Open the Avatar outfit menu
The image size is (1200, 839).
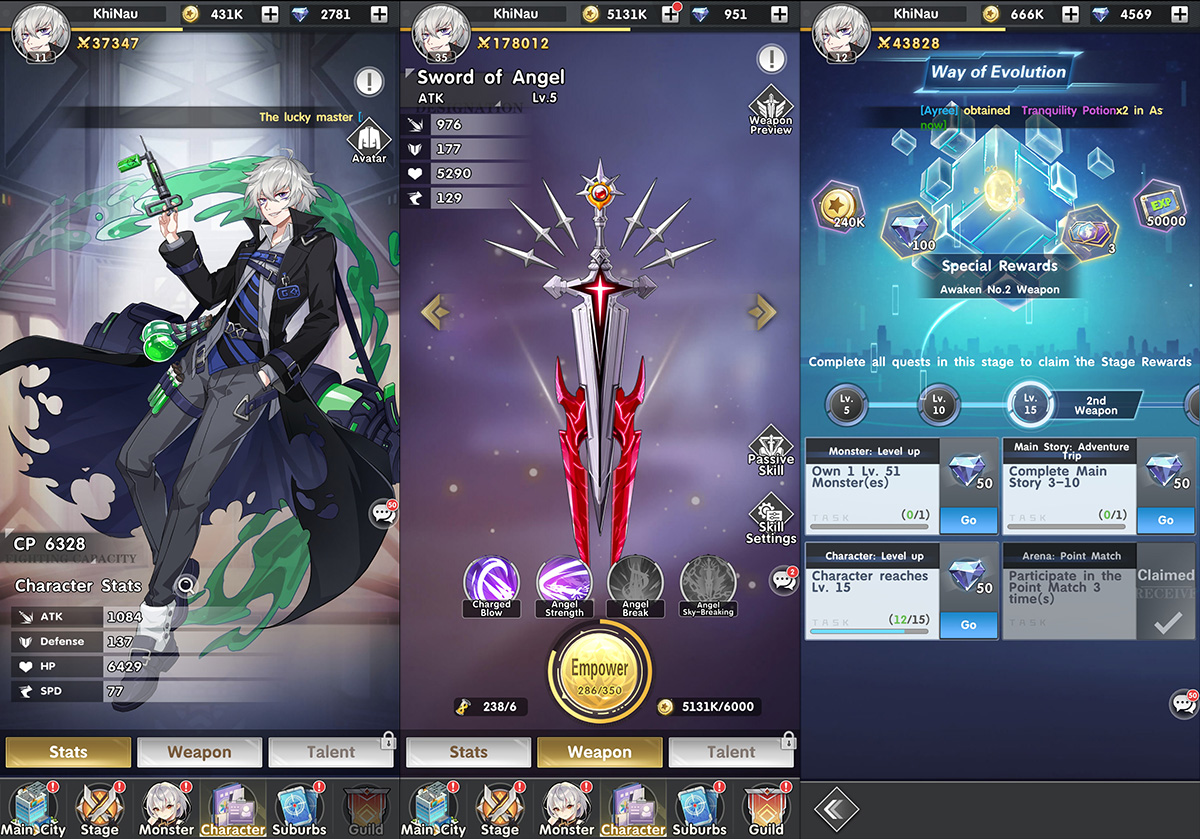[368, 139]
